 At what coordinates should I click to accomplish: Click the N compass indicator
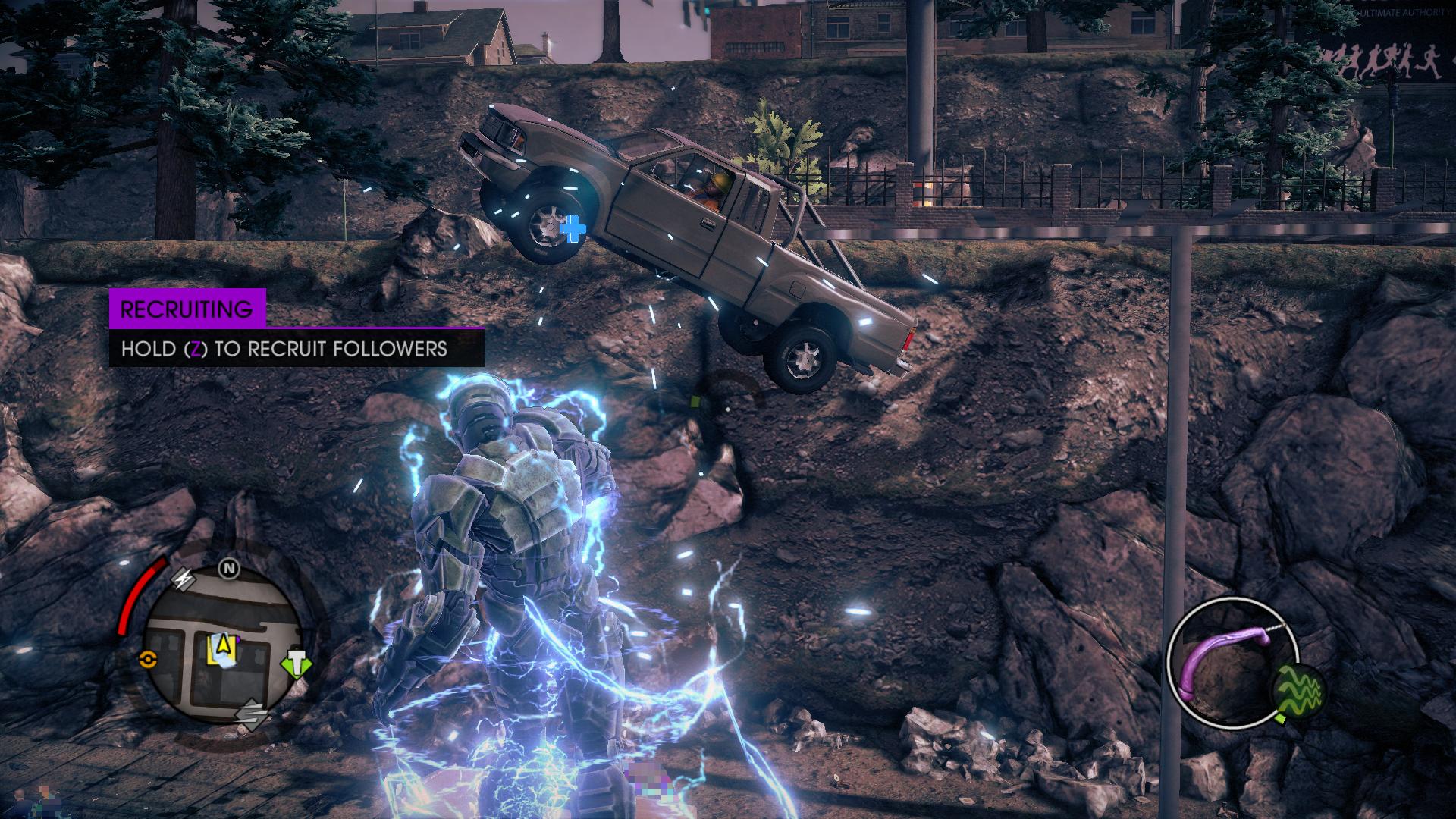tap(228, 569)
